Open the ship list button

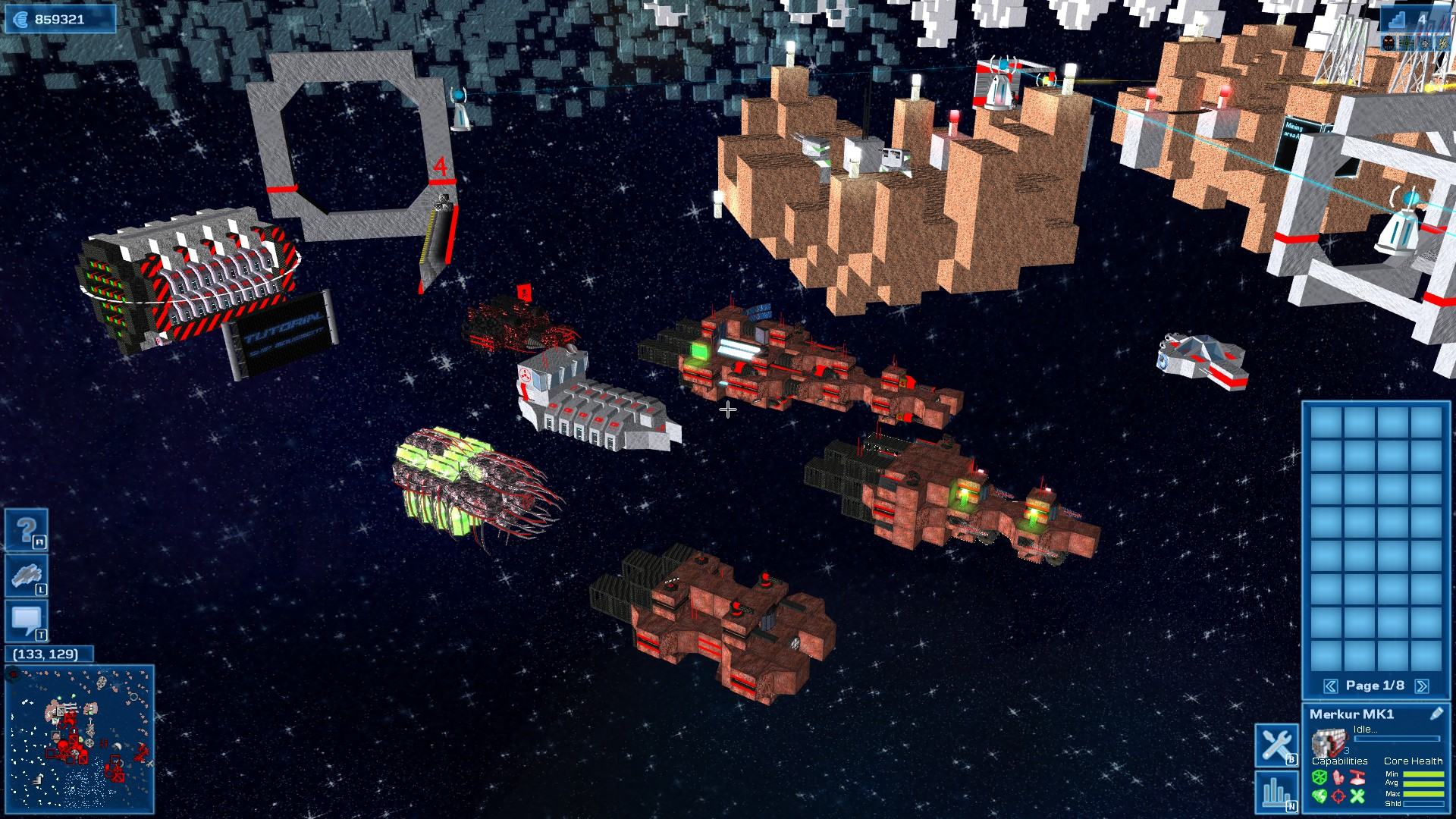tap(27, 576)
